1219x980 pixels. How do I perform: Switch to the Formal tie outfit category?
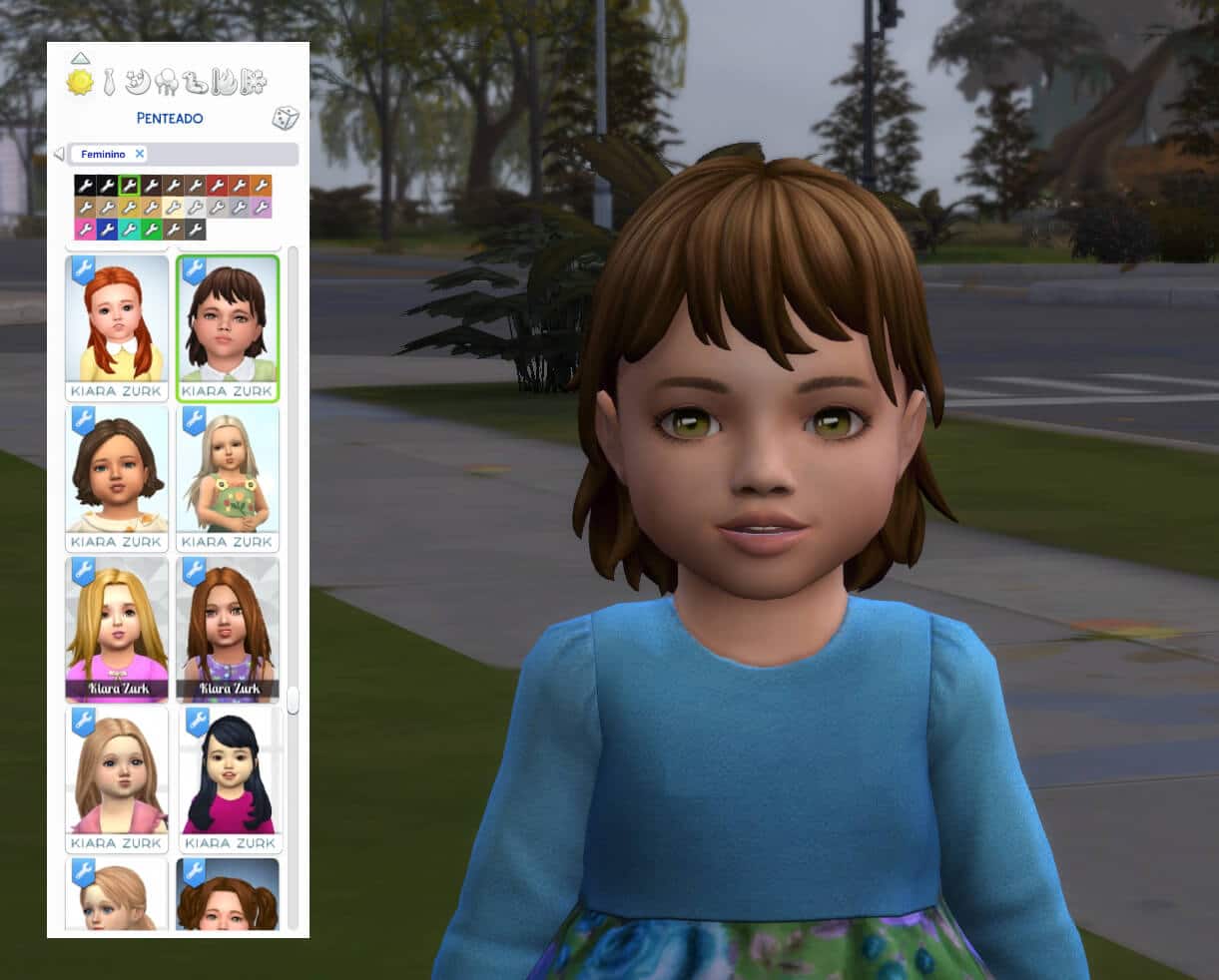[109, 81]
